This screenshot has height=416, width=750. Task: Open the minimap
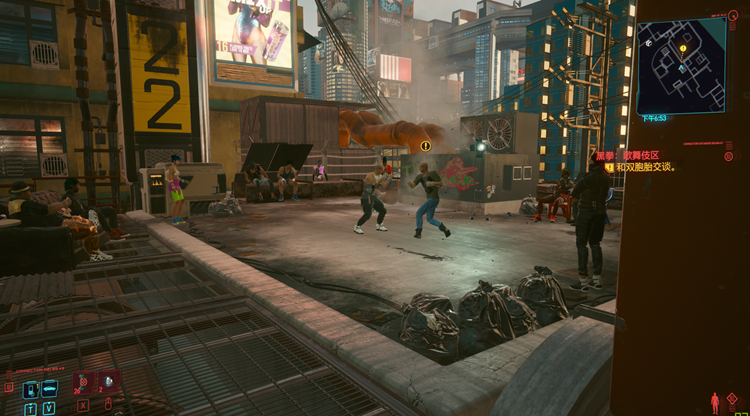click(x=681, y=64)
